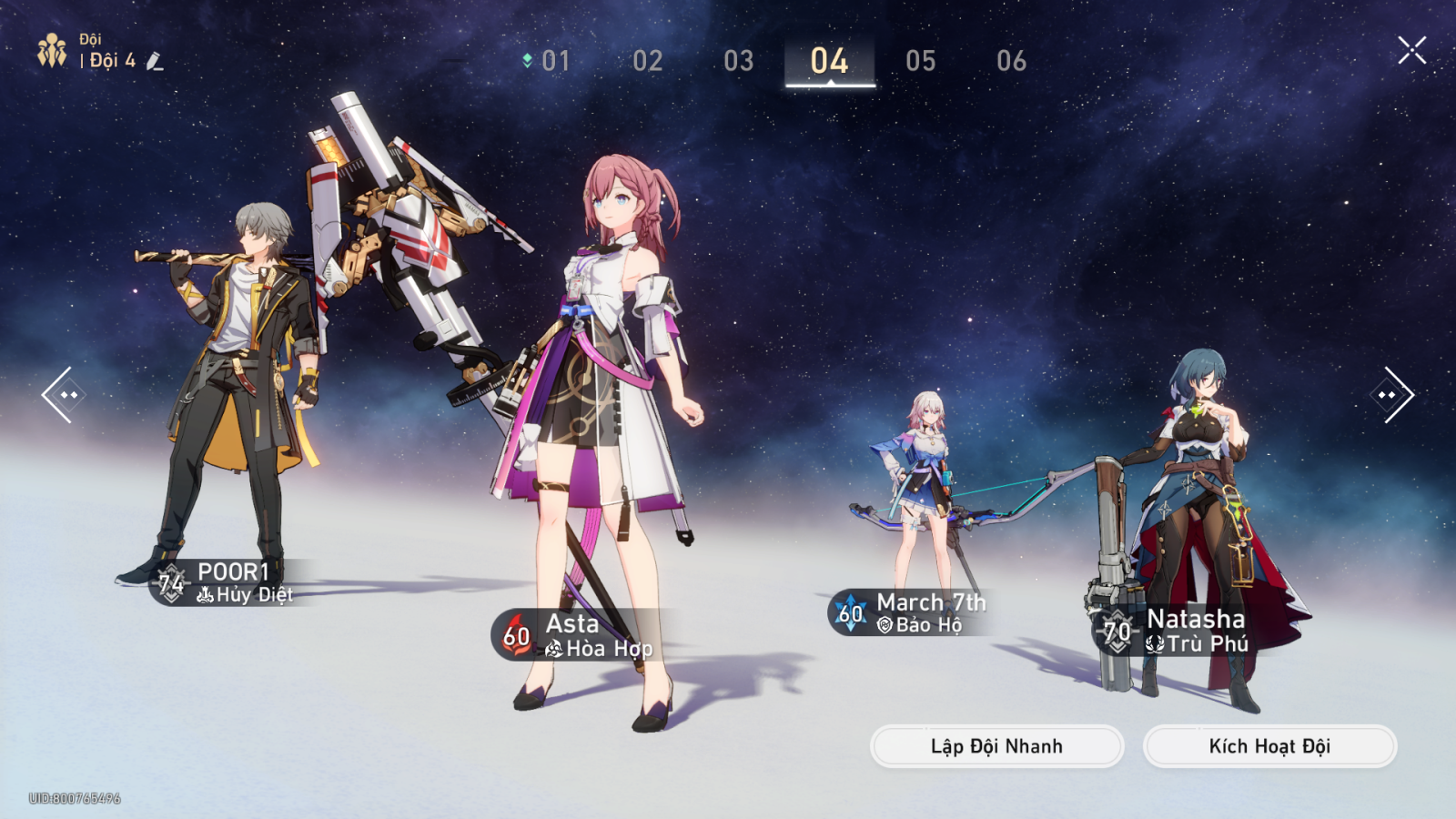Click the Lập Đội Nhanh button
The image size is (1456, 819).
[x=996, y=746]
